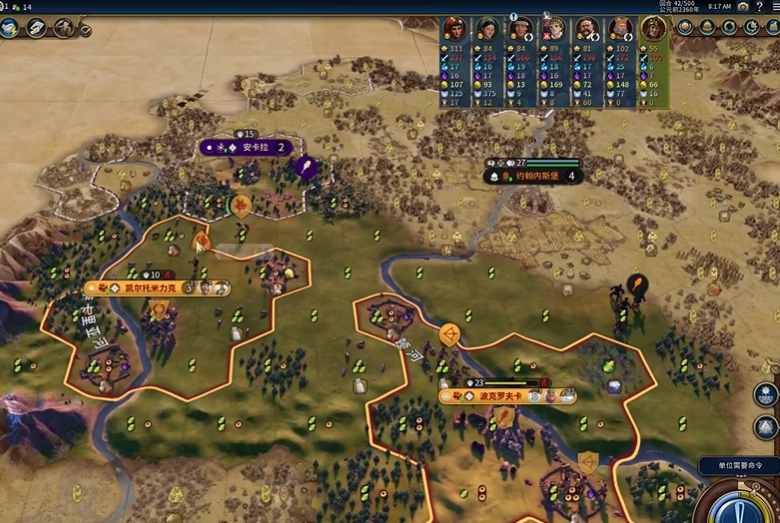Open the government portrait button

pos(64,27)
